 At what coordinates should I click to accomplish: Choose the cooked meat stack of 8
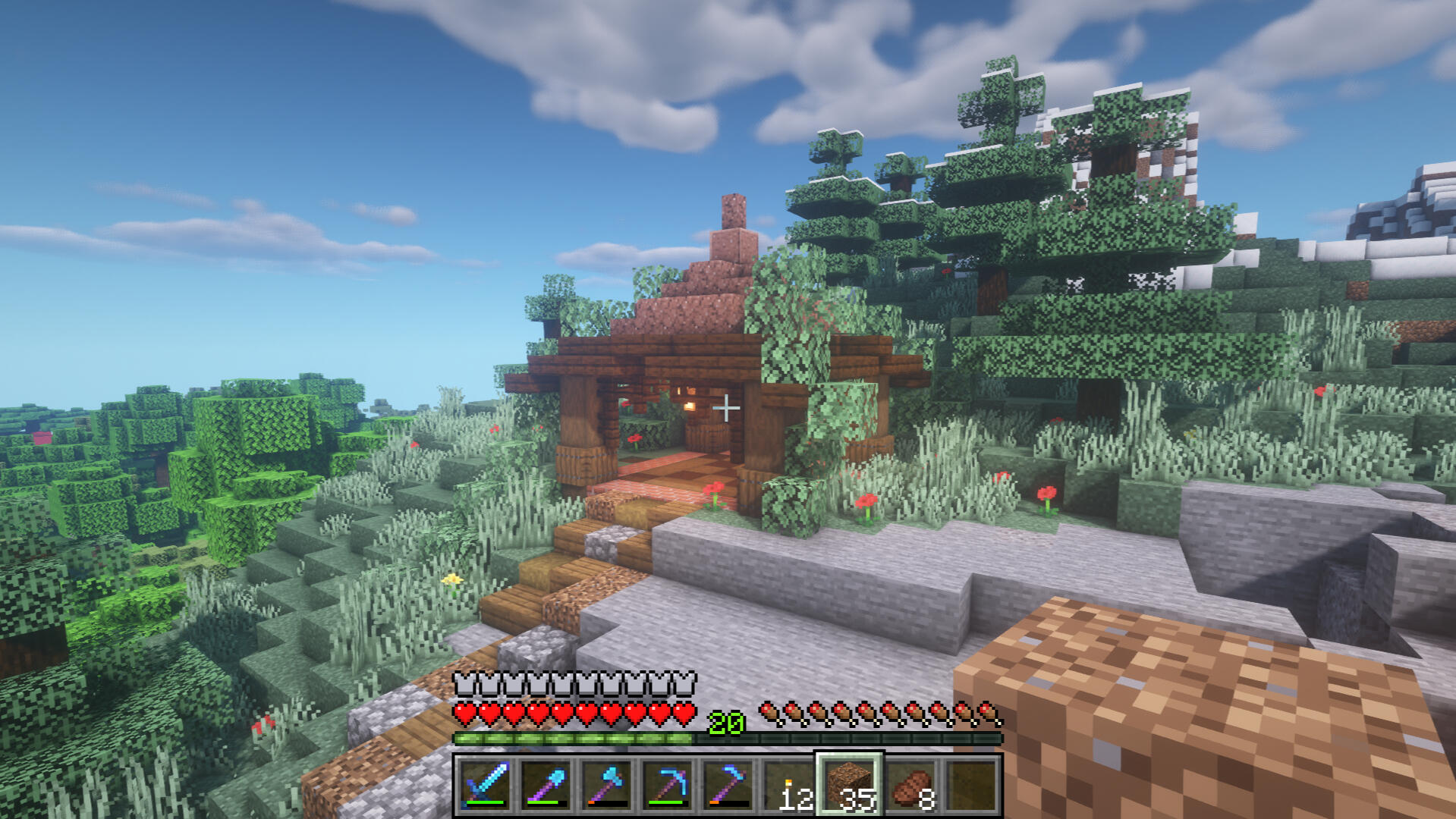[x=910, y=785]
